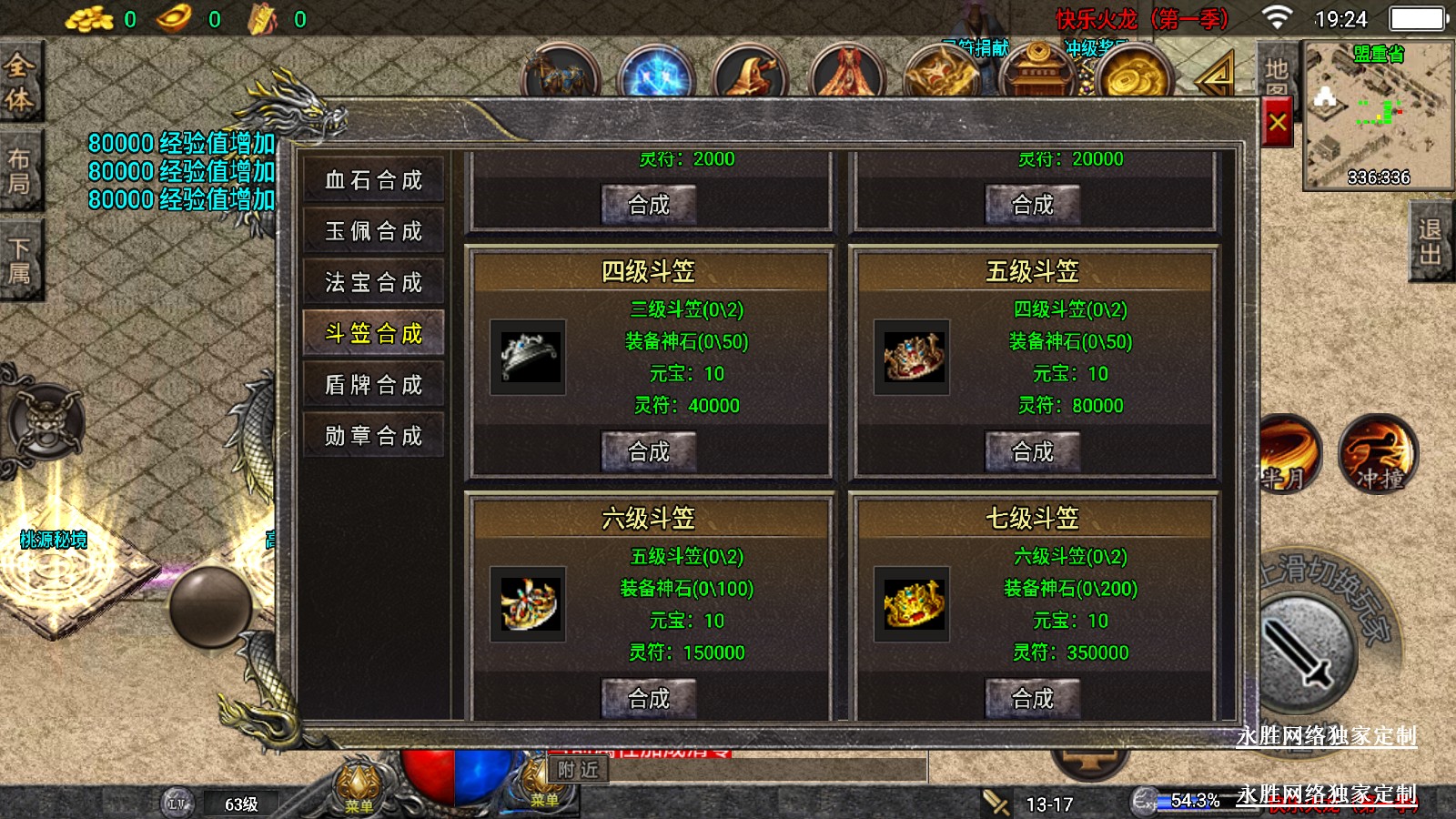Open the 布局 layout button
The height and width of the screenshot is (819, 1456).
[x=20, y=171]
